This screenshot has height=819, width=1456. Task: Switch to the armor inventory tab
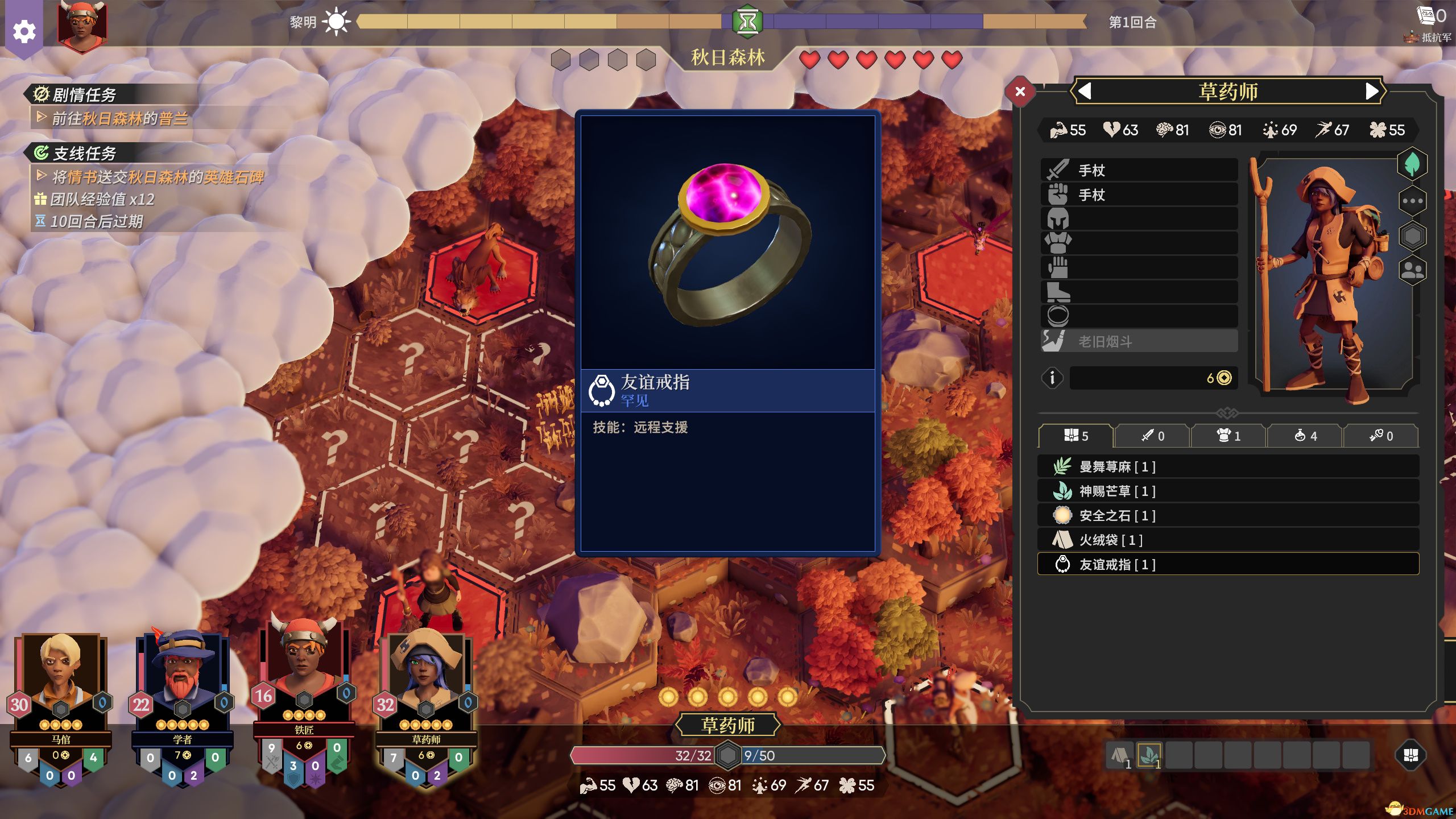[1228, 436]
